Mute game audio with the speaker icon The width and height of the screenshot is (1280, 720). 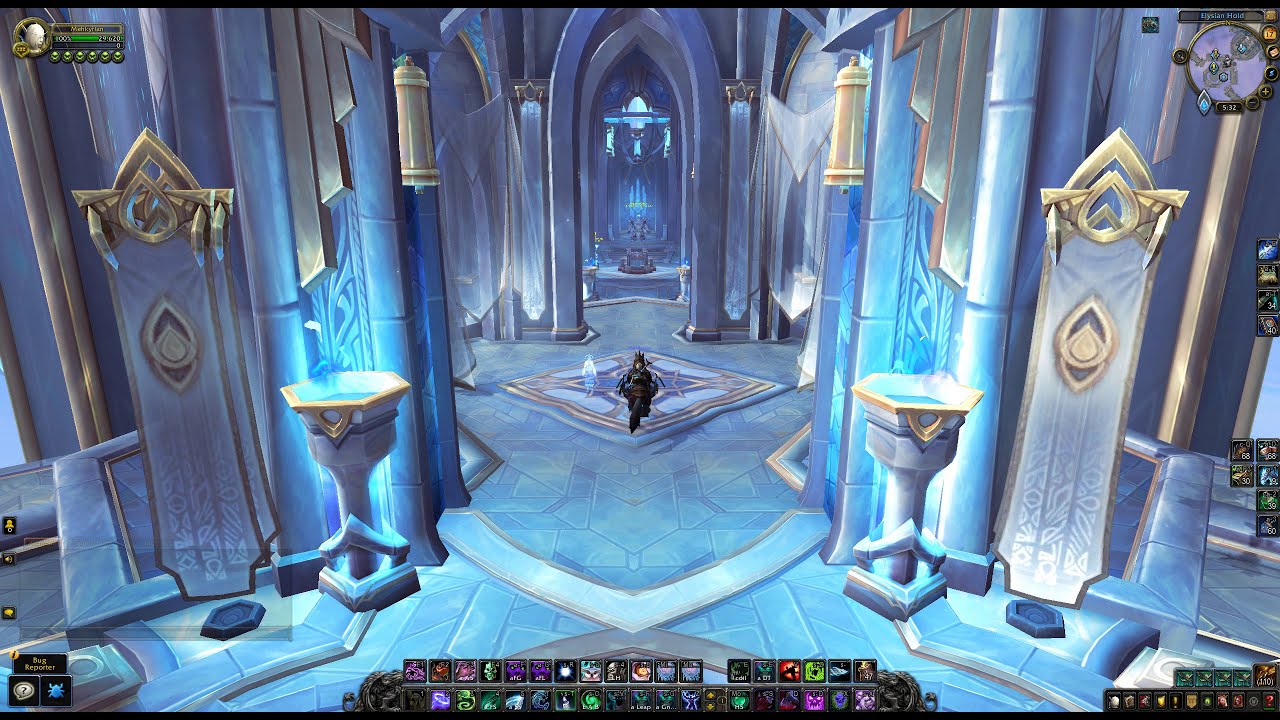point(8,558)
